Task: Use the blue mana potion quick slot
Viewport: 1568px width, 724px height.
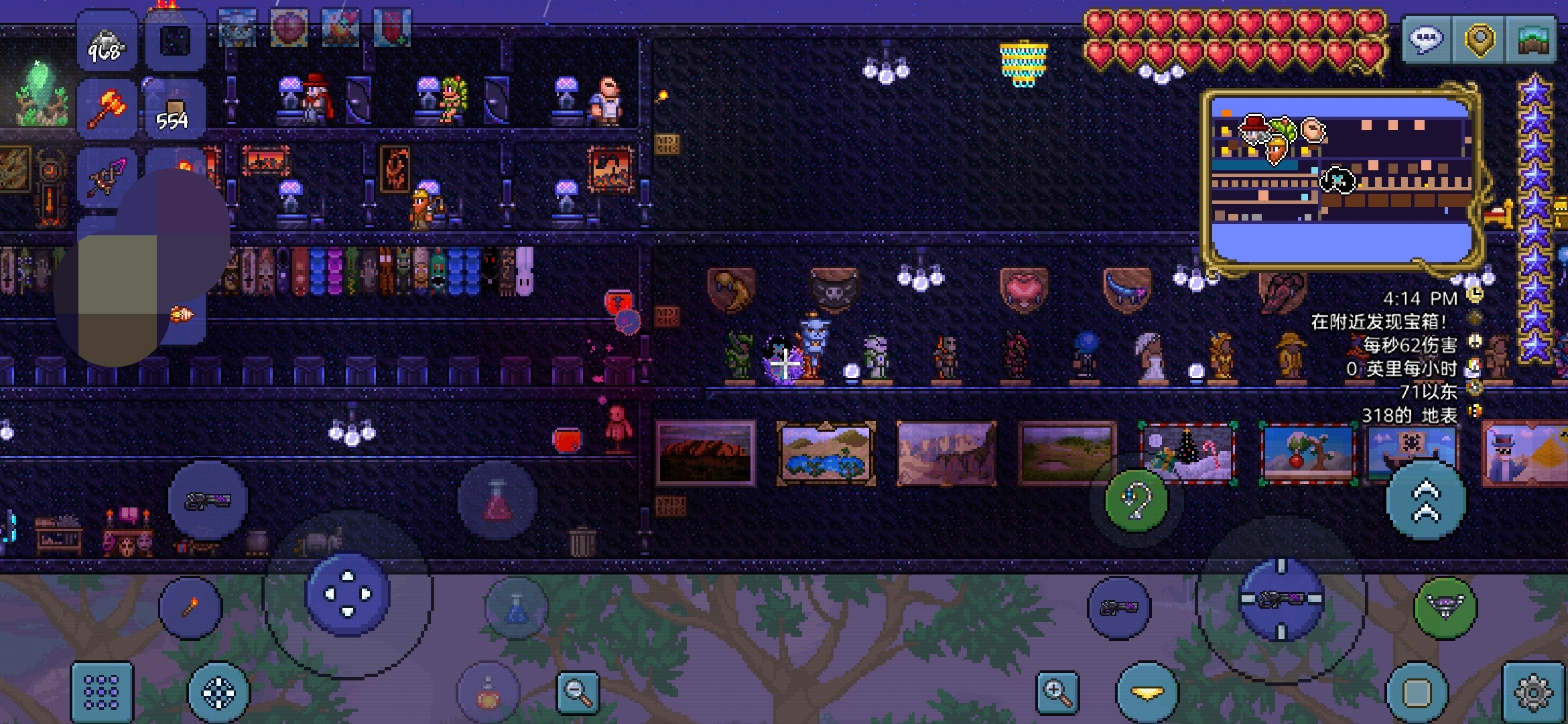Action: tap(516, 607)
